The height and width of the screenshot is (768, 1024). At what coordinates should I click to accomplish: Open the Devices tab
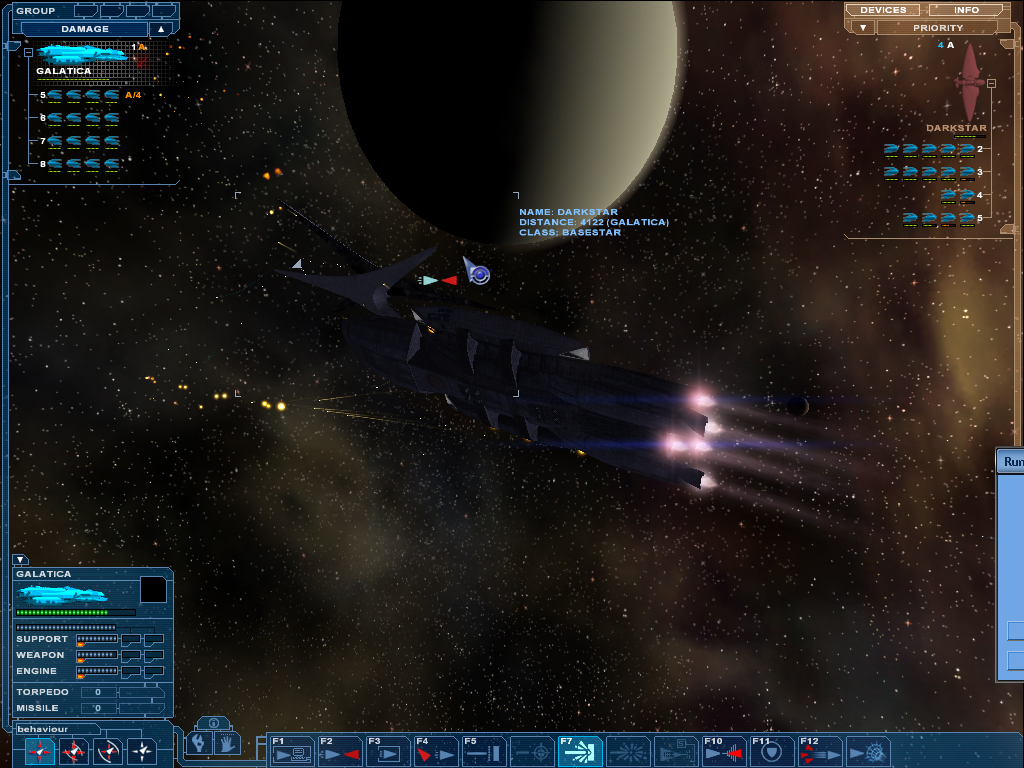point(883,10)
